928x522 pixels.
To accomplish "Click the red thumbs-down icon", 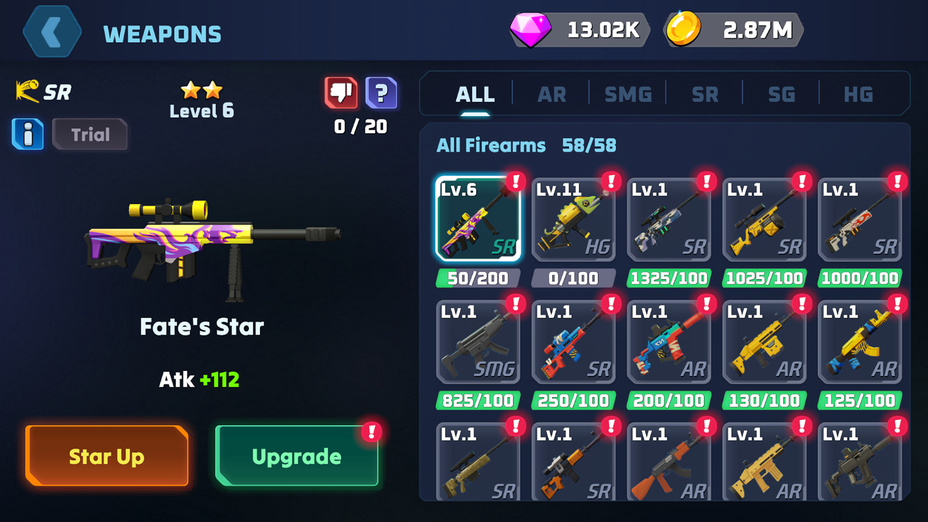I will click(341, 93).
